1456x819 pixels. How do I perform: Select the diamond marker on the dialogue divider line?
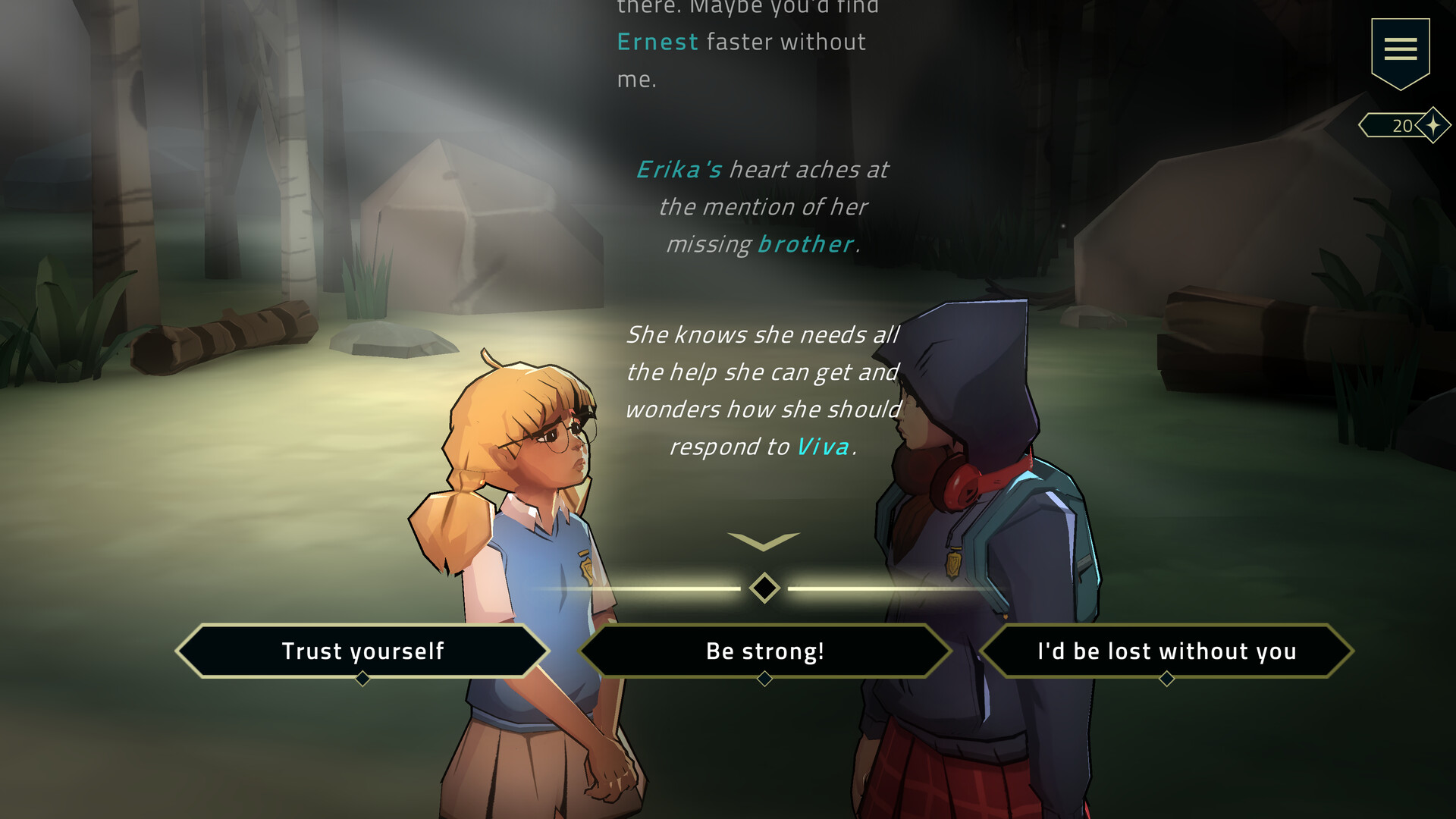pyautogui.click(x=764, y=586)
